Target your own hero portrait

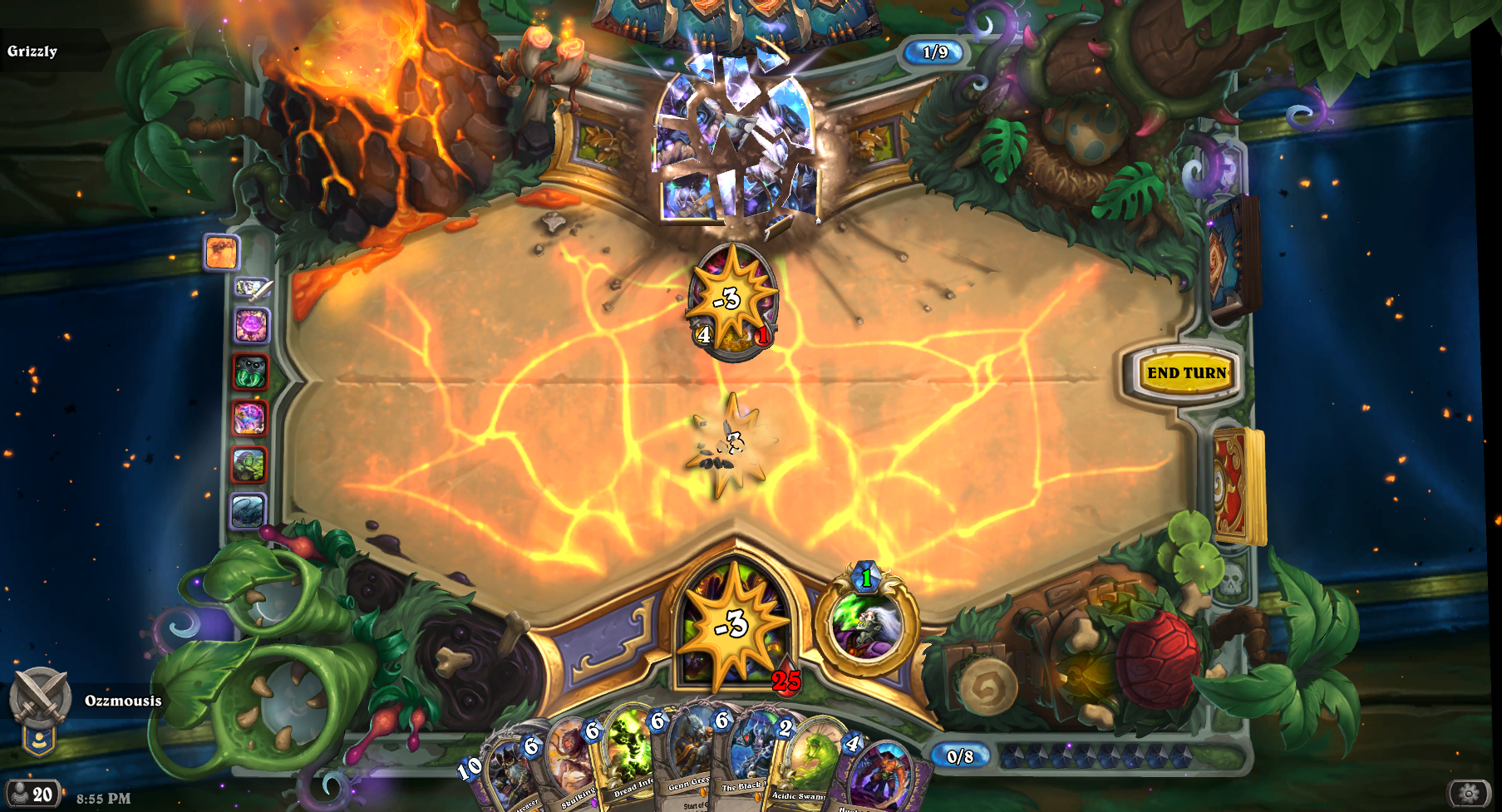[733, 625]
